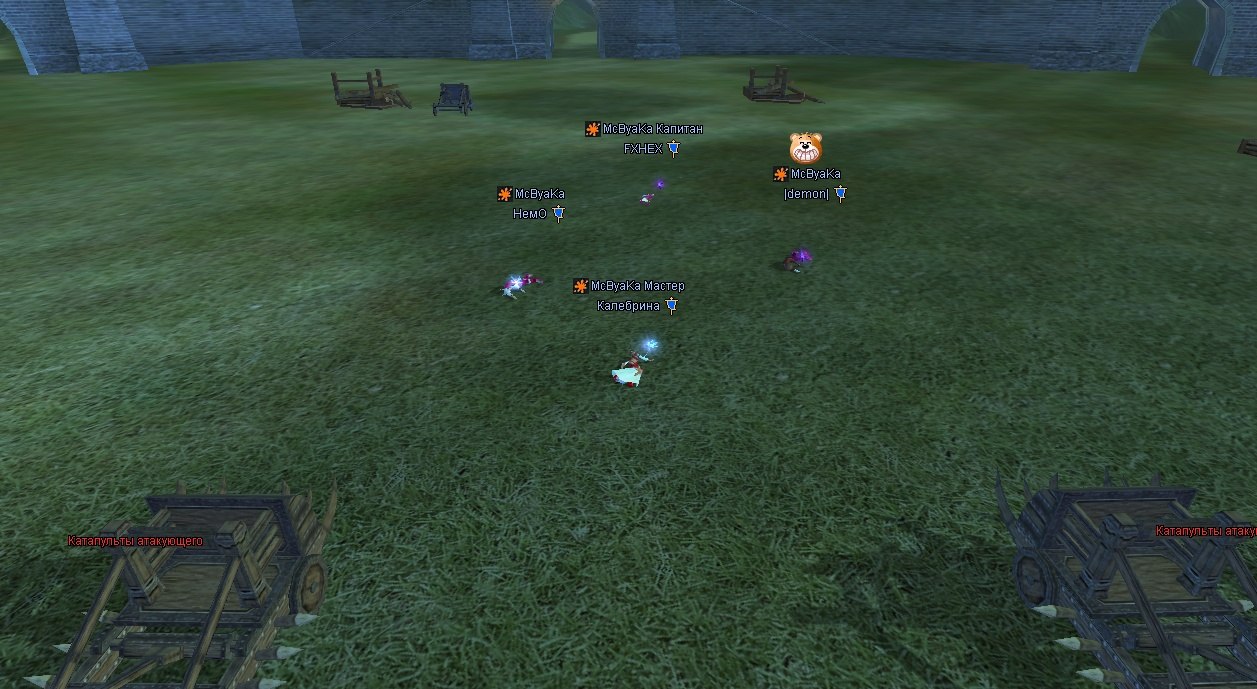Target the Калебрина nameplate

point(628,306)
